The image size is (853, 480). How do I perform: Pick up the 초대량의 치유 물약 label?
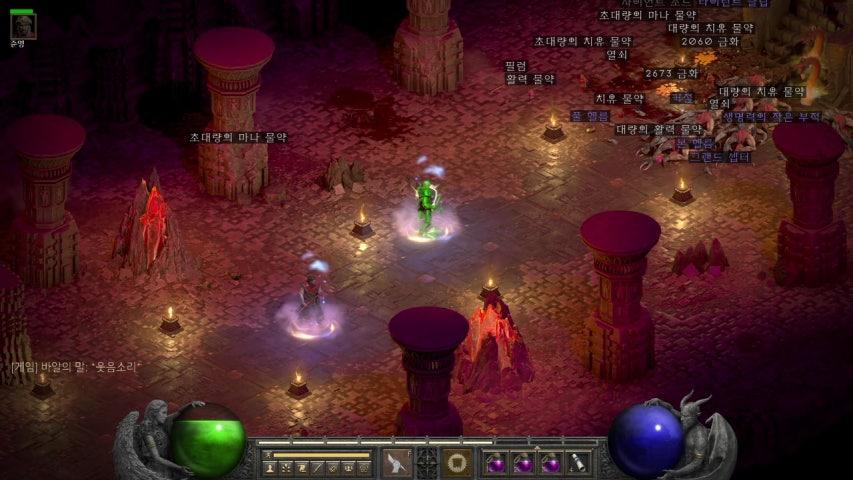[582, 42]
